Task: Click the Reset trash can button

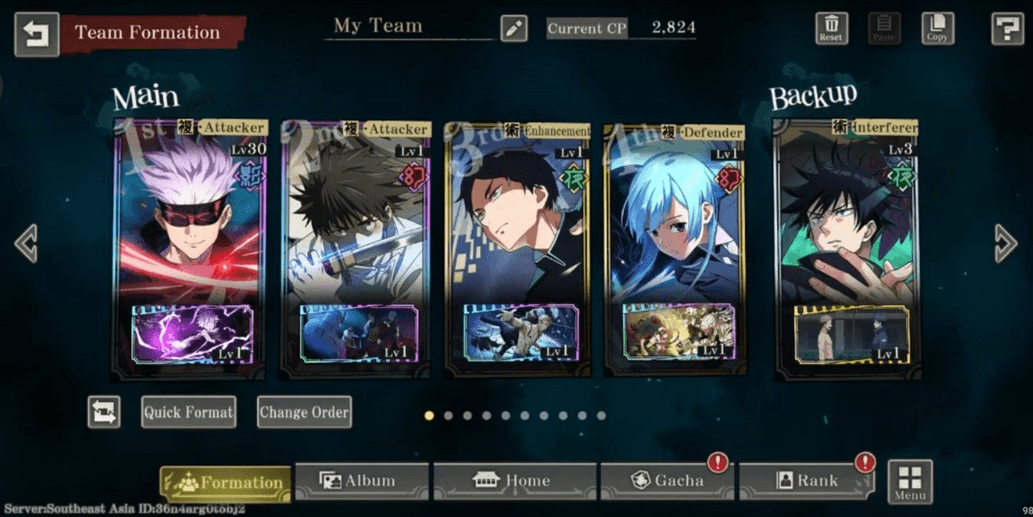Action: (x=831, y=28)
